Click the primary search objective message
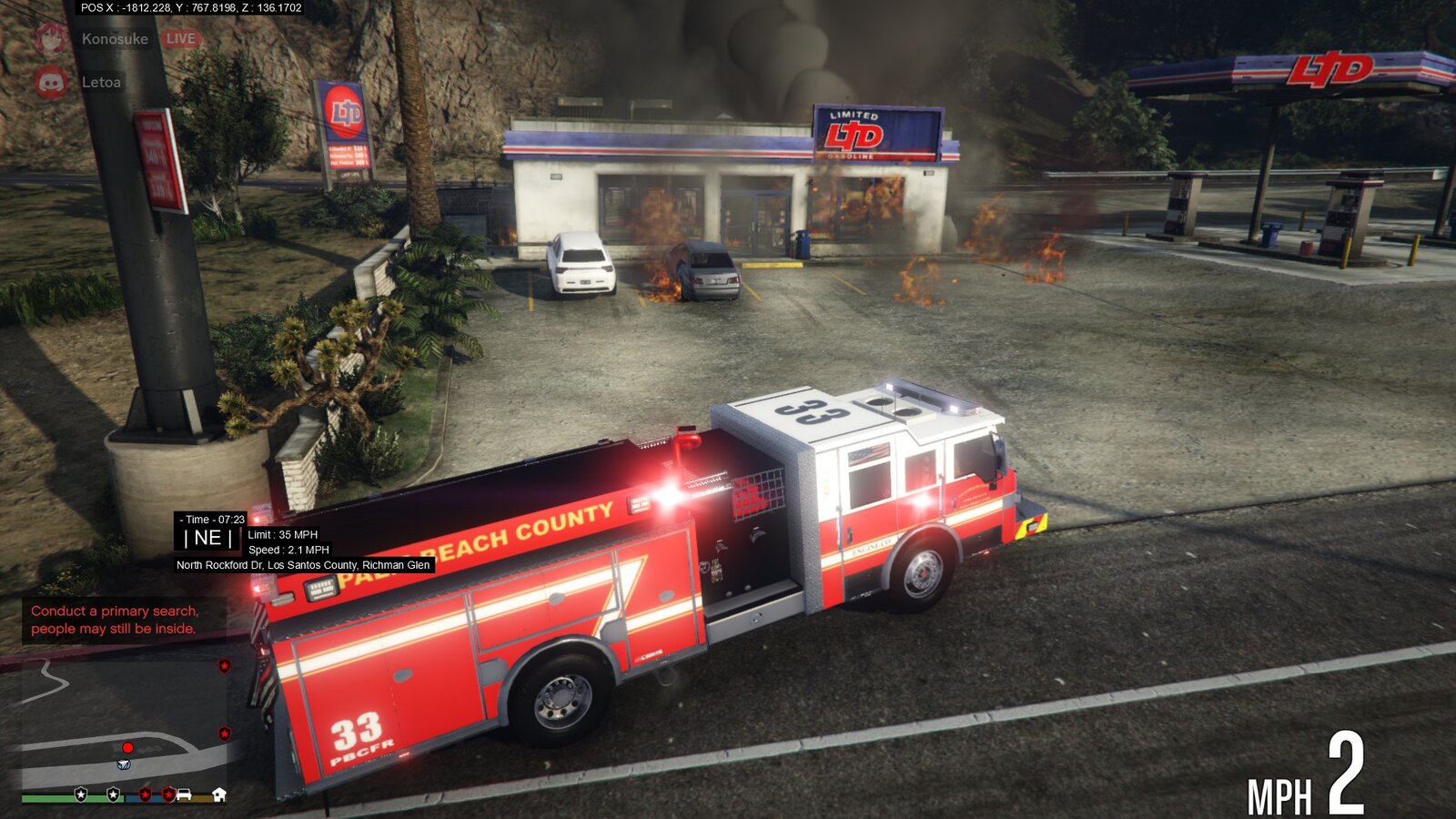The image size is (1456, 819). (114, 620)
